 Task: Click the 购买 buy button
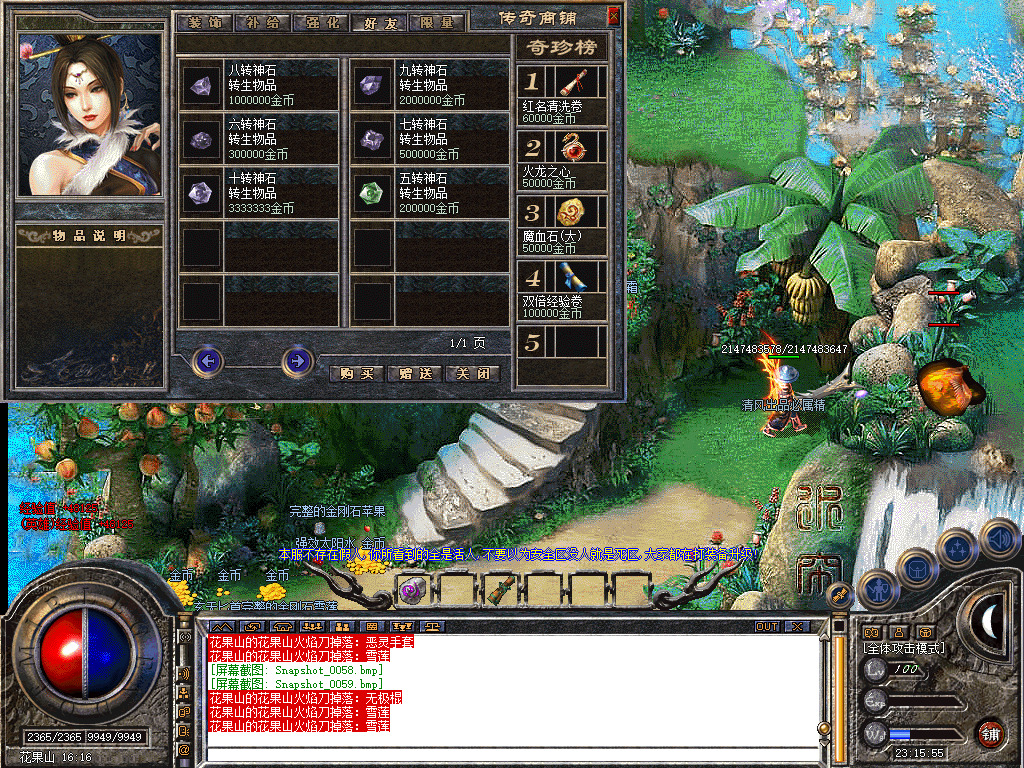[356, 374]
